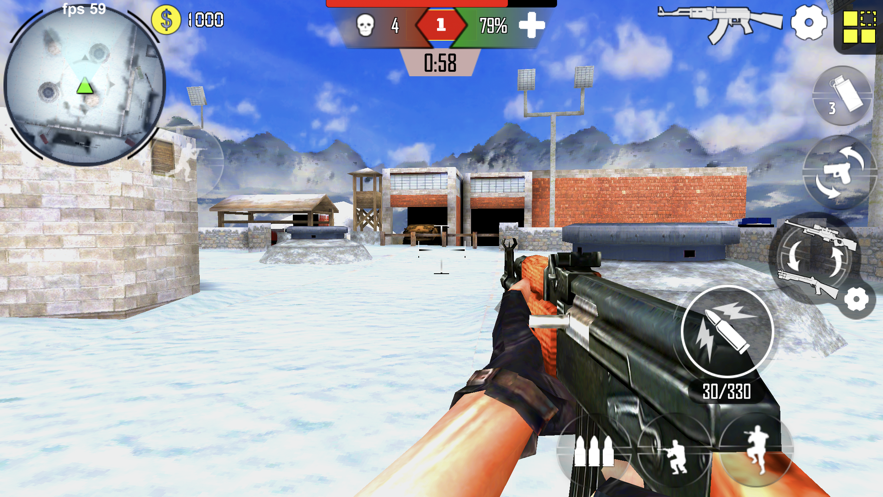The image size is (883, 497).
Task: Throw a grenade using the grenade button
Action: [842, 96]
